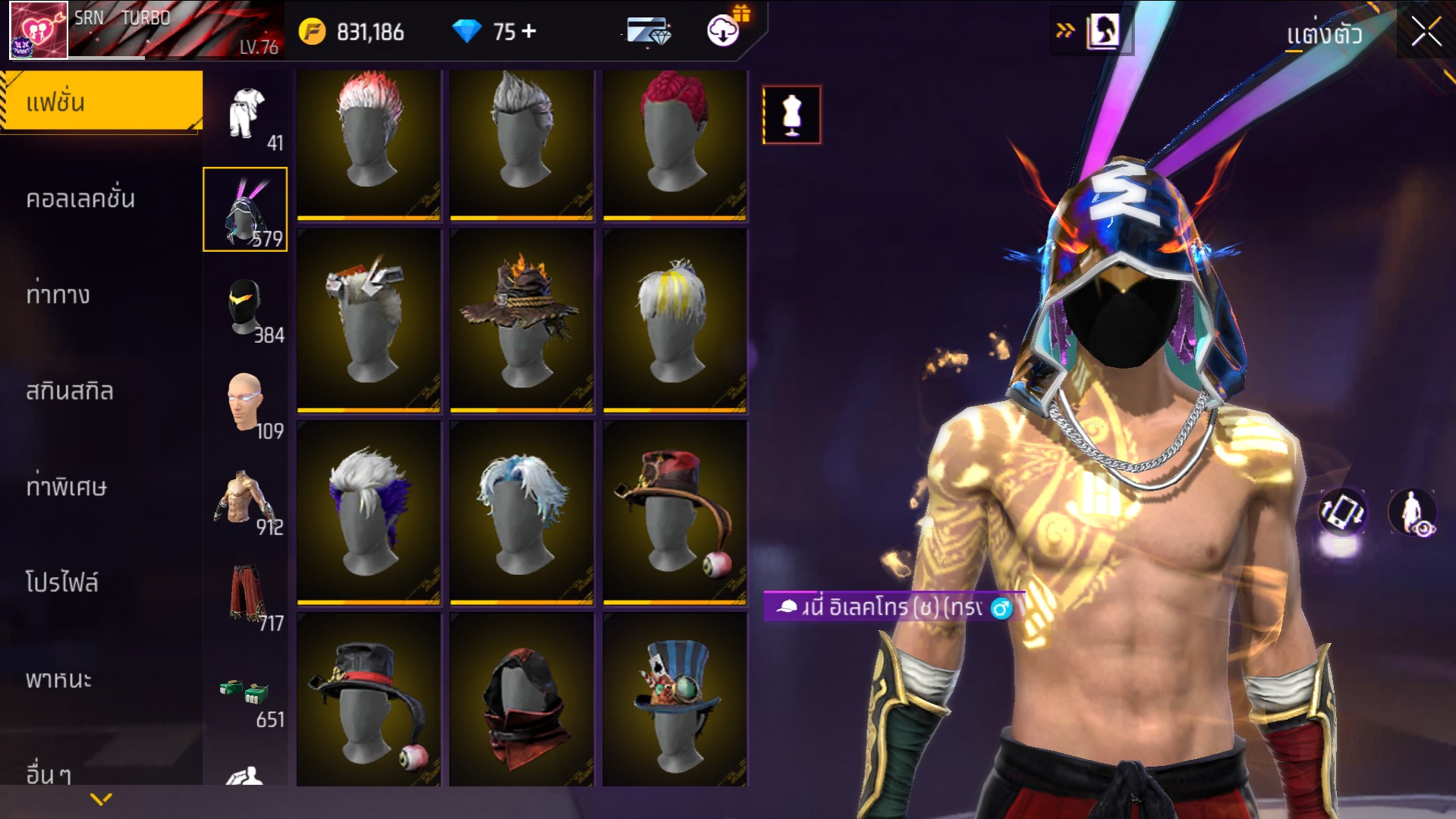The image size is (1456, 819).
Task: Equip the red and black hood
Action: click(x=521, y=699)
